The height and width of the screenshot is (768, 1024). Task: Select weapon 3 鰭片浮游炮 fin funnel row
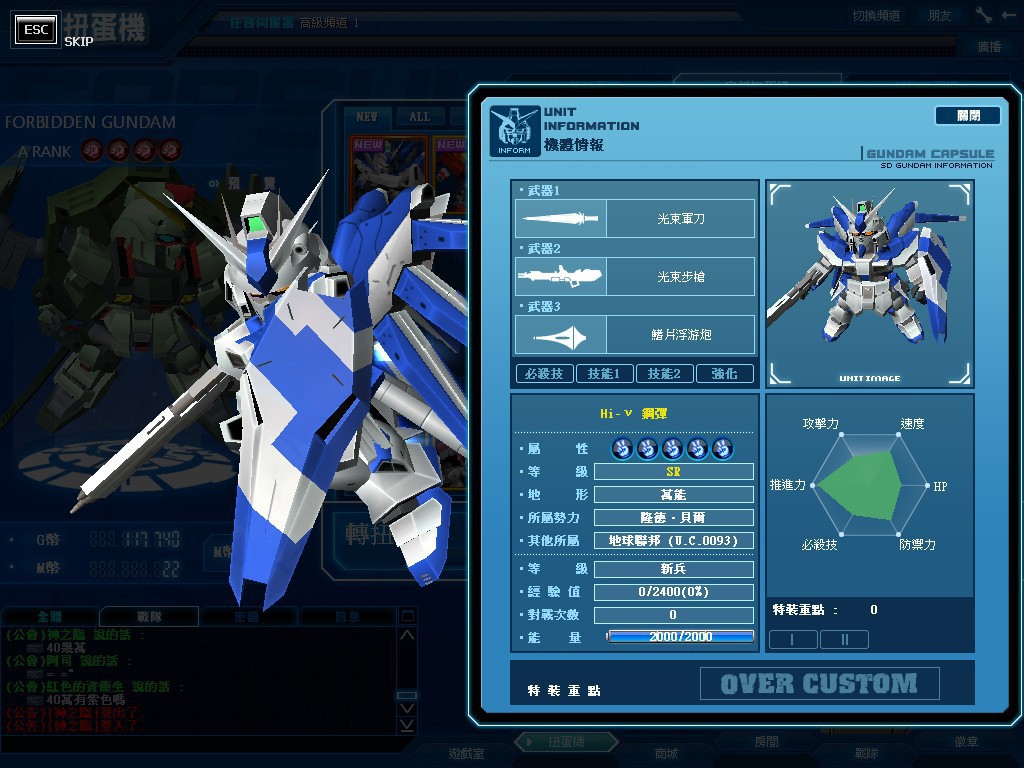pos(635,334)
